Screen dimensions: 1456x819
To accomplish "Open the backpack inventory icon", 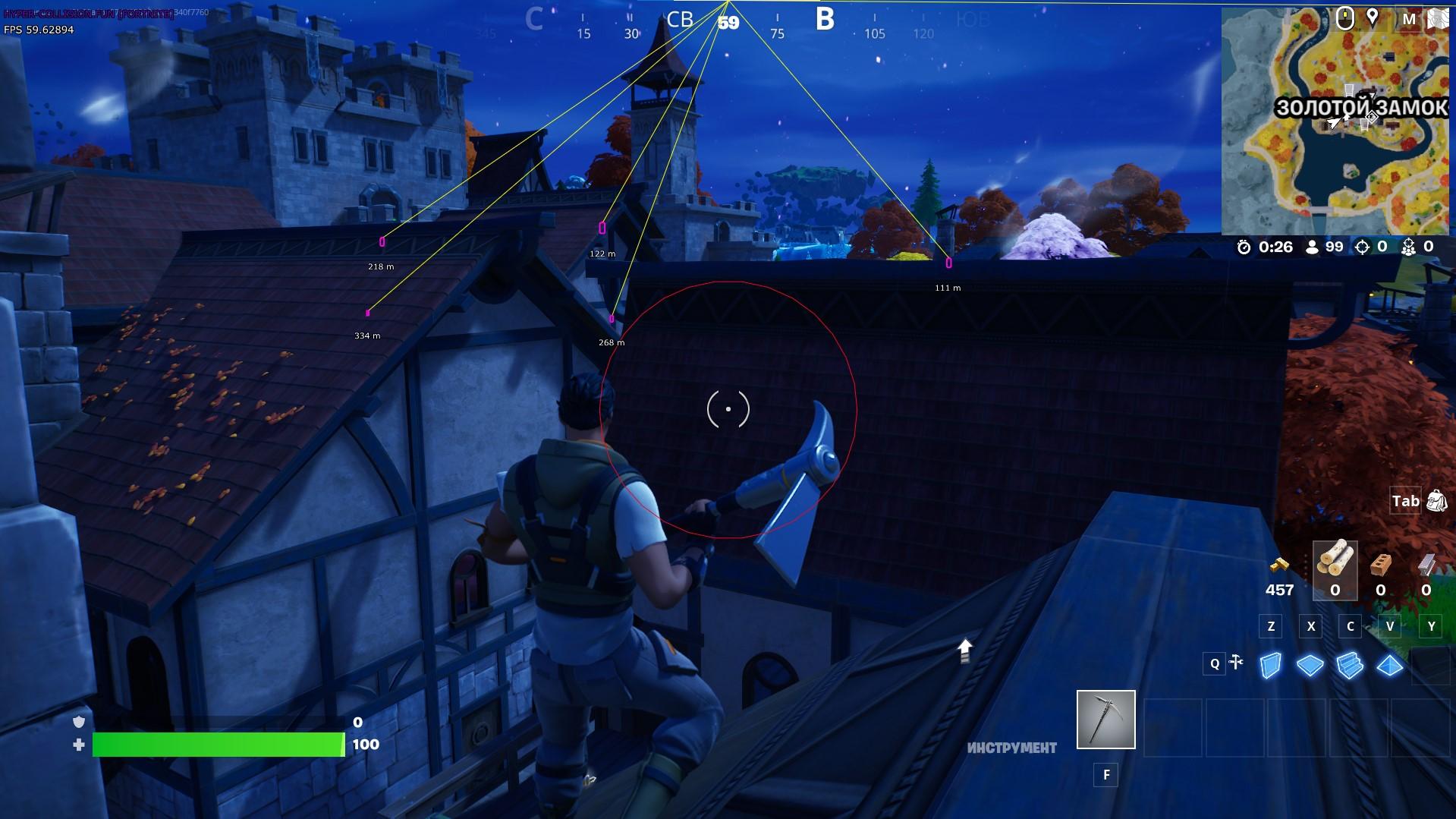I will pyautogui.click(x=1436, y=501).
